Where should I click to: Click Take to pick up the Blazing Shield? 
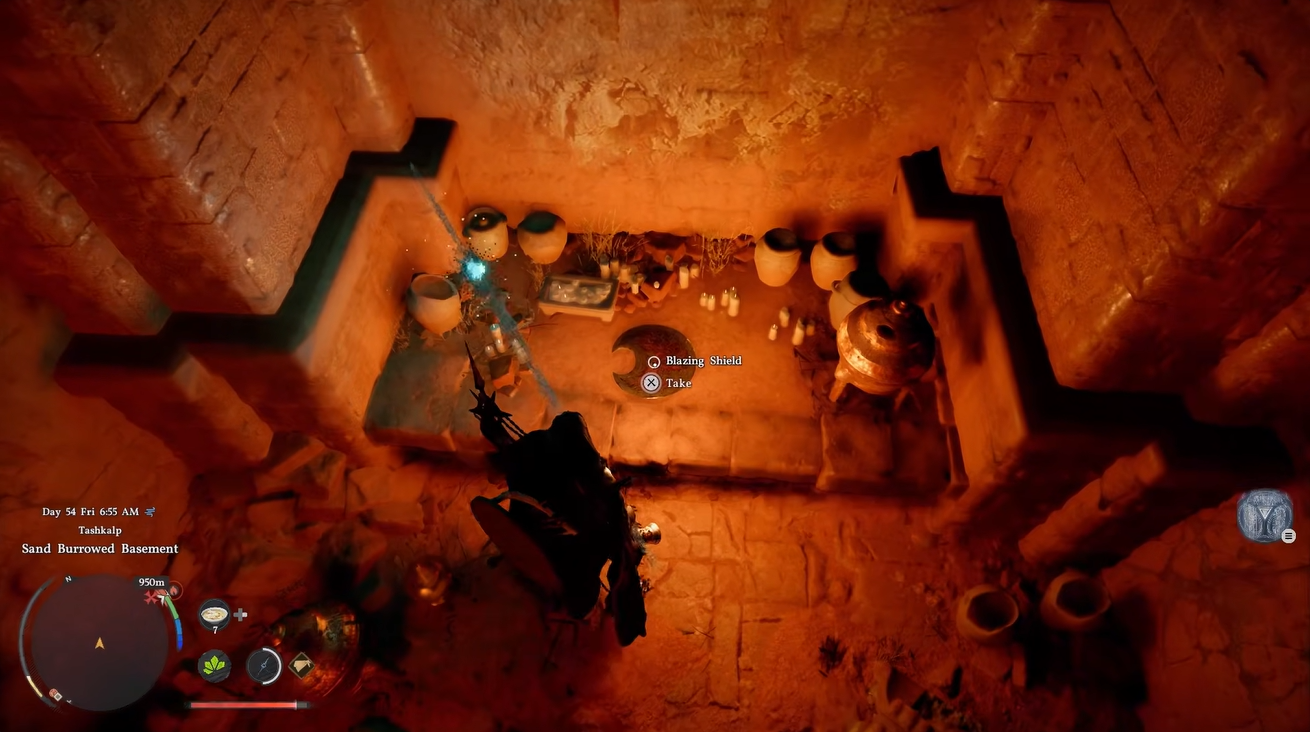(677, 382)
